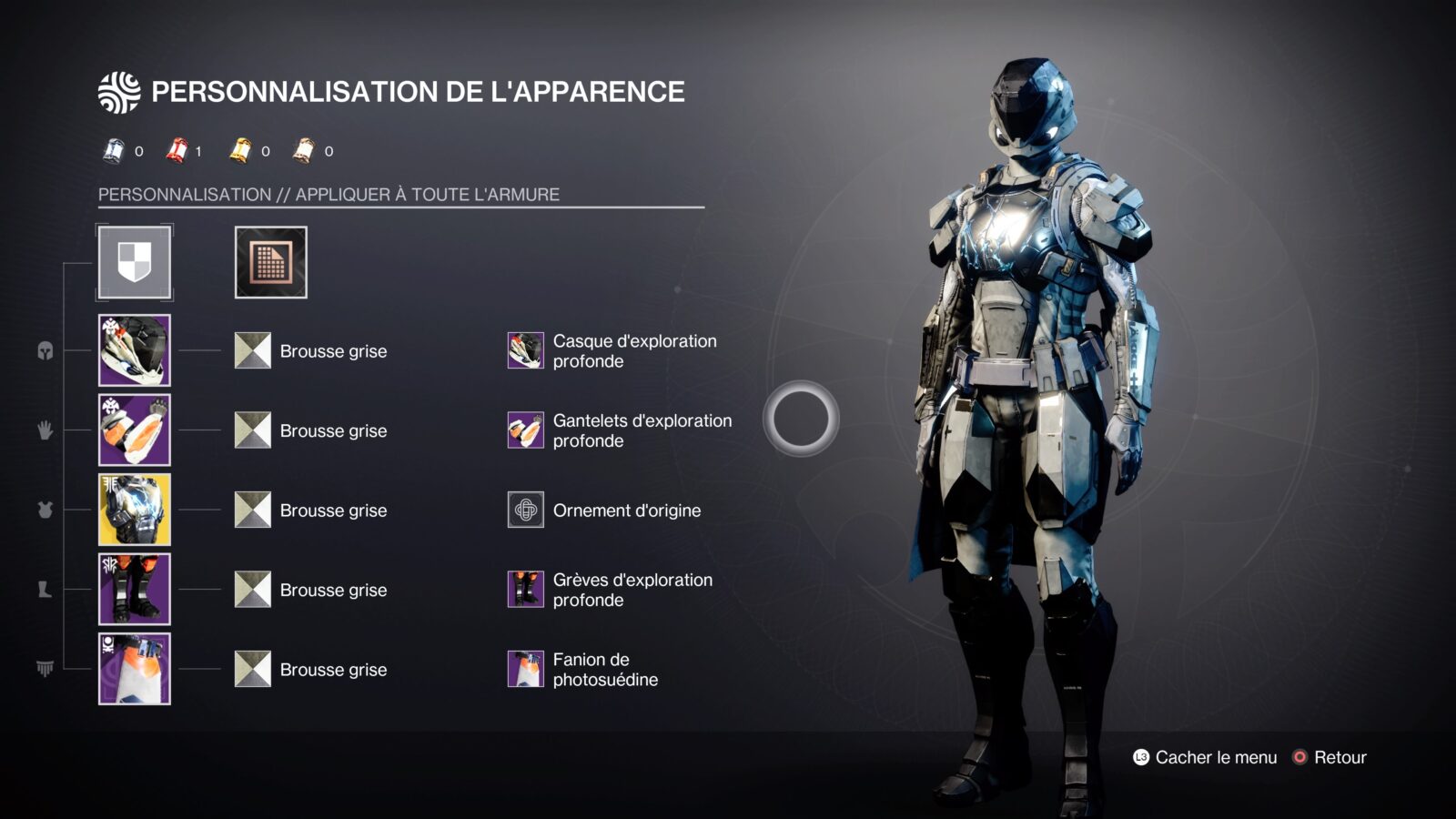Click Cacher le menu to hide menu

1205,757
